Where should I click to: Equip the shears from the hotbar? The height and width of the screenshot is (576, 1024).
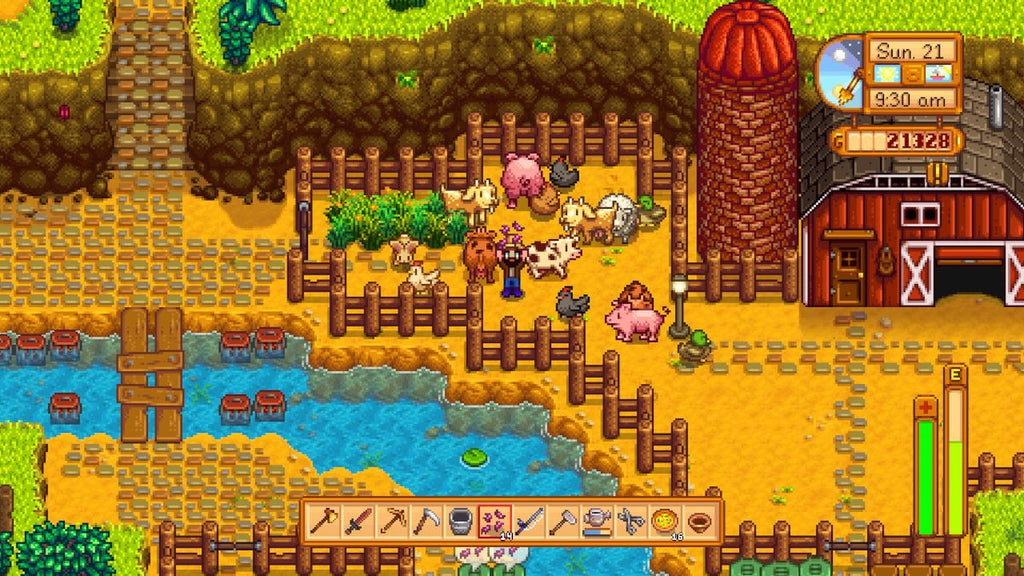click(x=631, y=521)
